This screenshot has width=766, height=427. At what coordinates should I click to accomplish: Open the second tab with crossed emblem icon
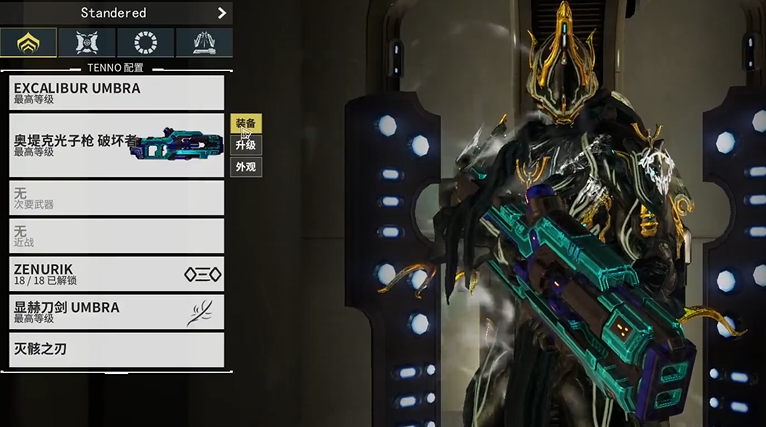pyautogui.click(x=87, y=43)
